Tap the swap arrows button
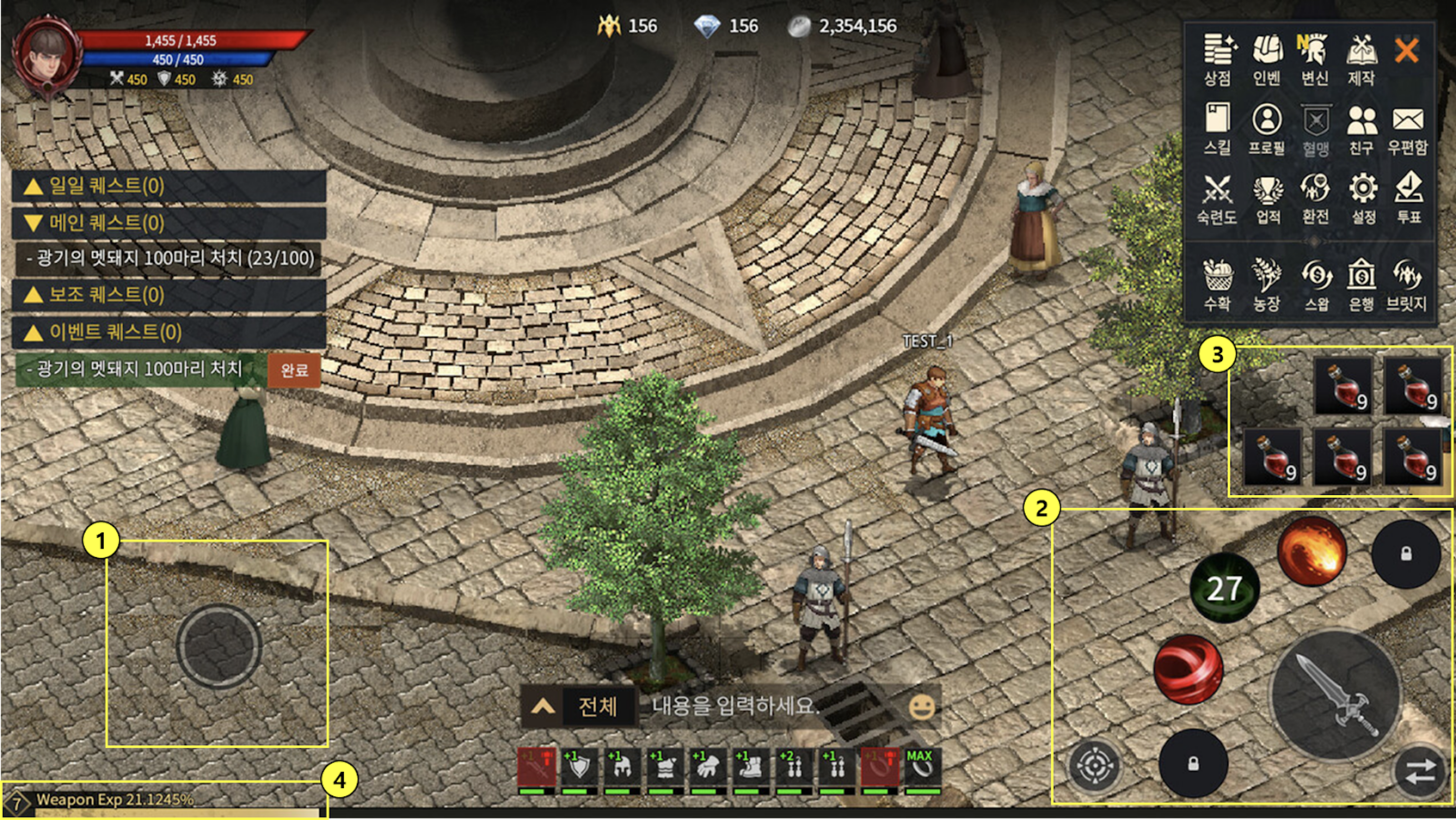This screenshot has width=1456, height=820. (x=1419, y=771)
